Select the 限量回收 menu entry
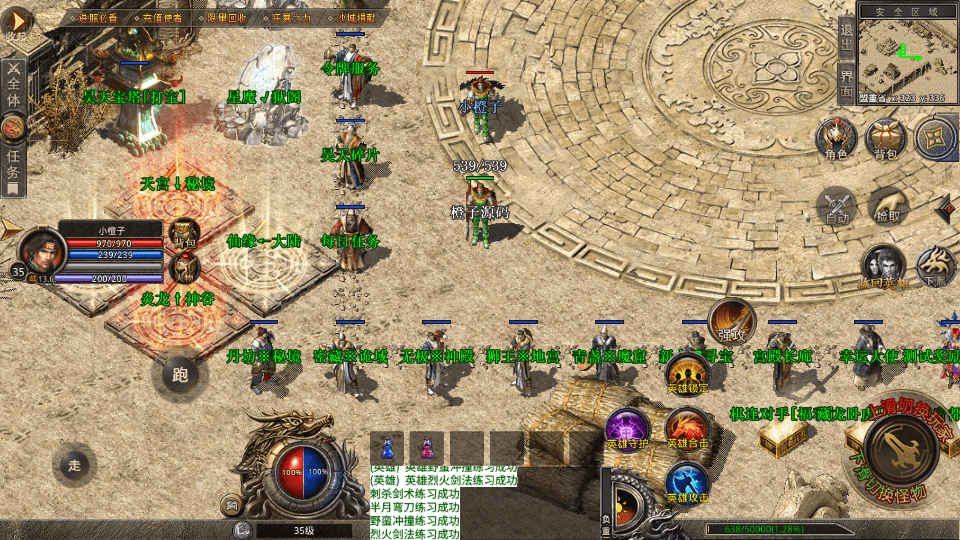Screen dimensions: 960x540 (226, 17)
